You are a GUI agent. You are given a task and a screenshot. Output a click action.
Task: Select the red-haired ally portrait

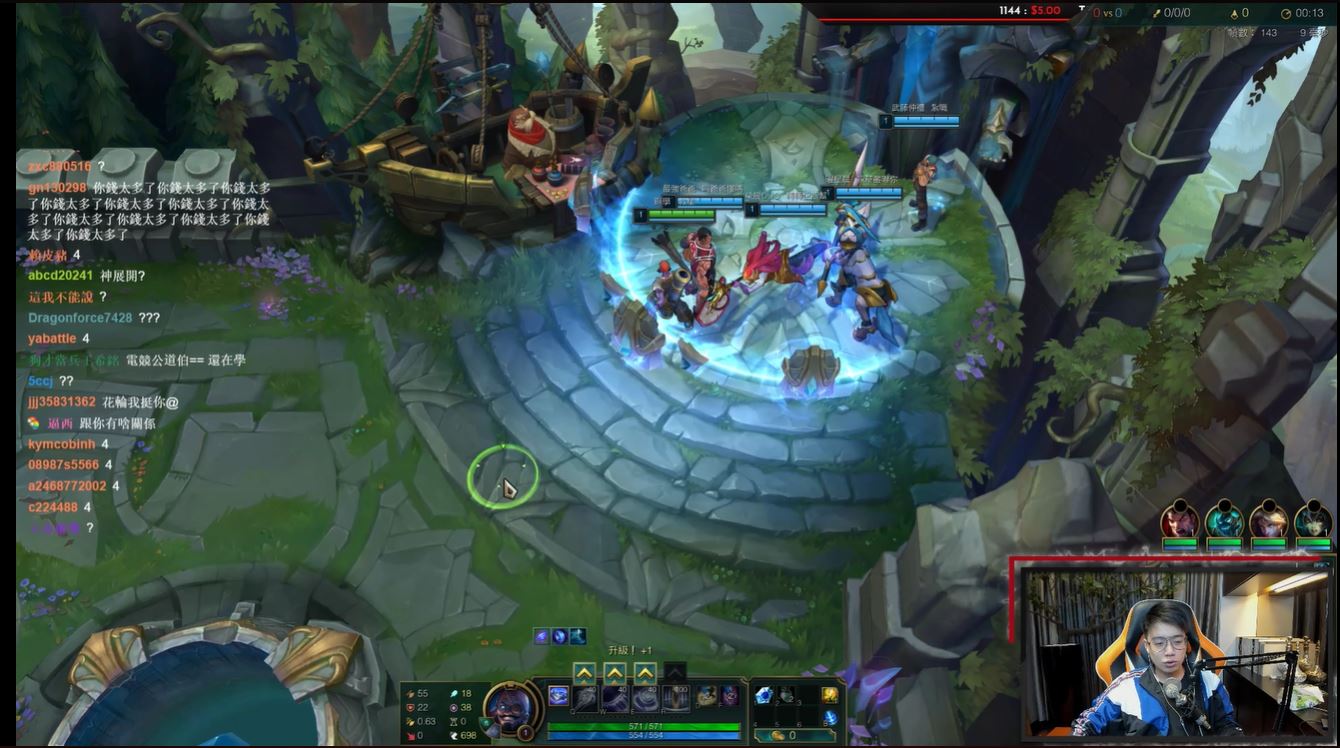click(x=1180, y=521)
